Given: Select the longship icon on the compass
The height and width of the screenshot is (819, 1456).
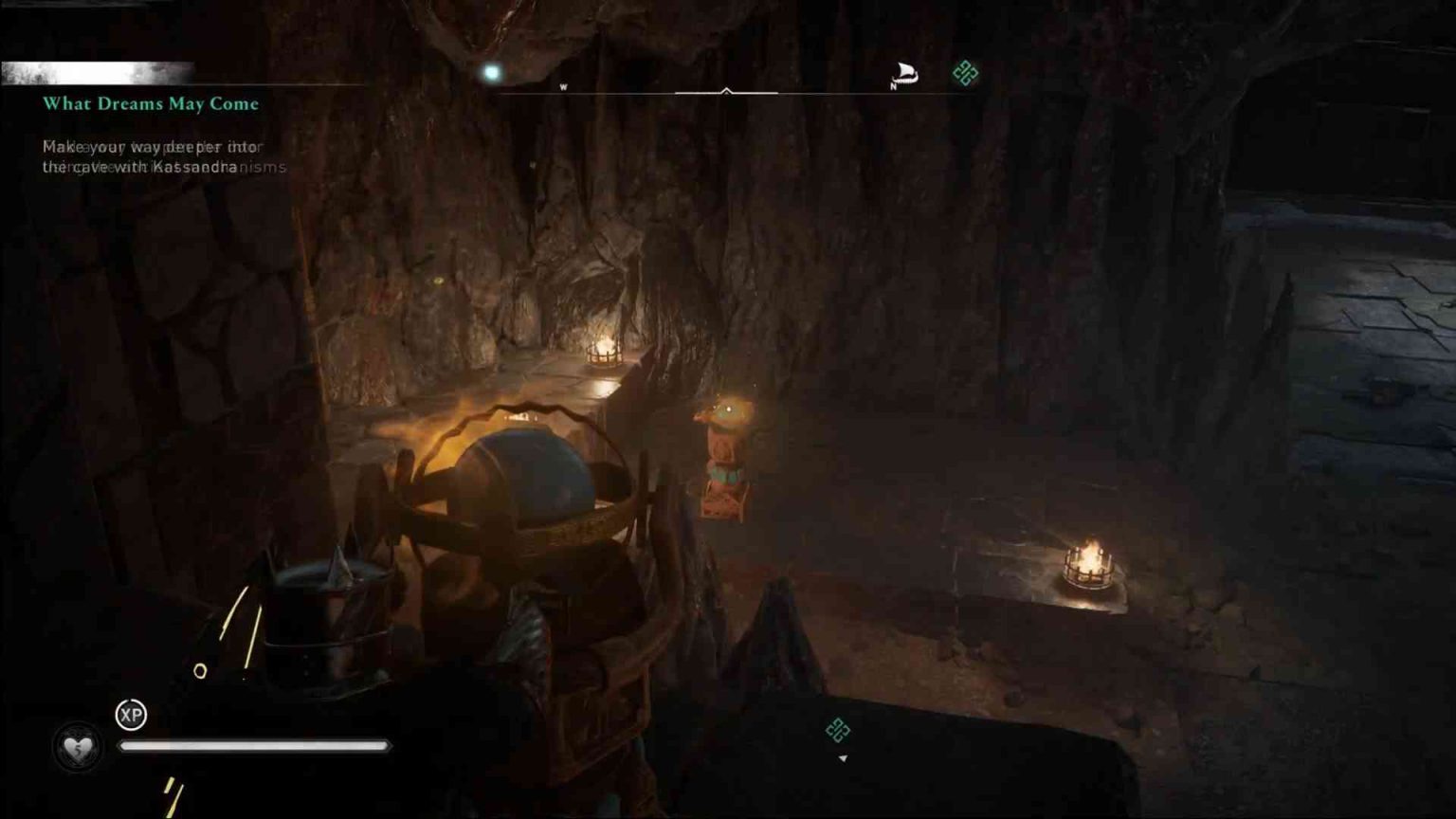Looking at the screenshot, I should pos(904,70).
